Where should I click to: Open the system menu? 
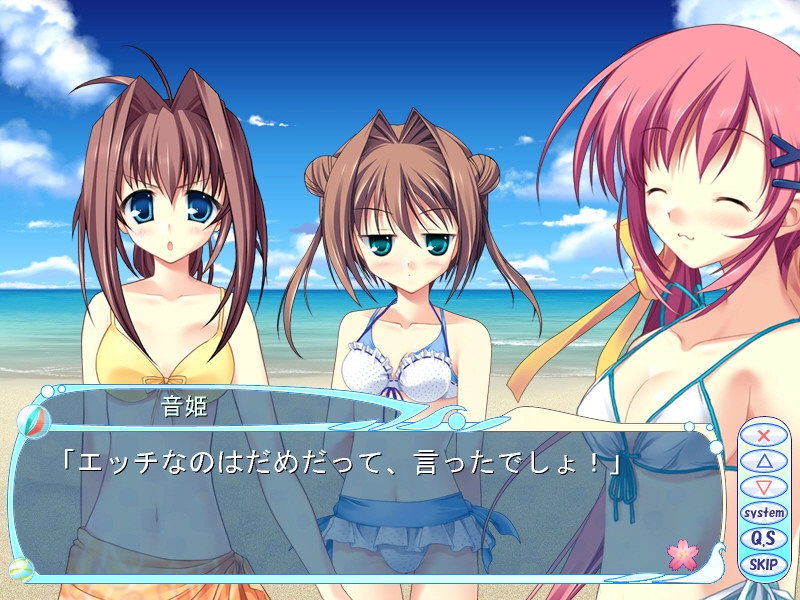764,513
